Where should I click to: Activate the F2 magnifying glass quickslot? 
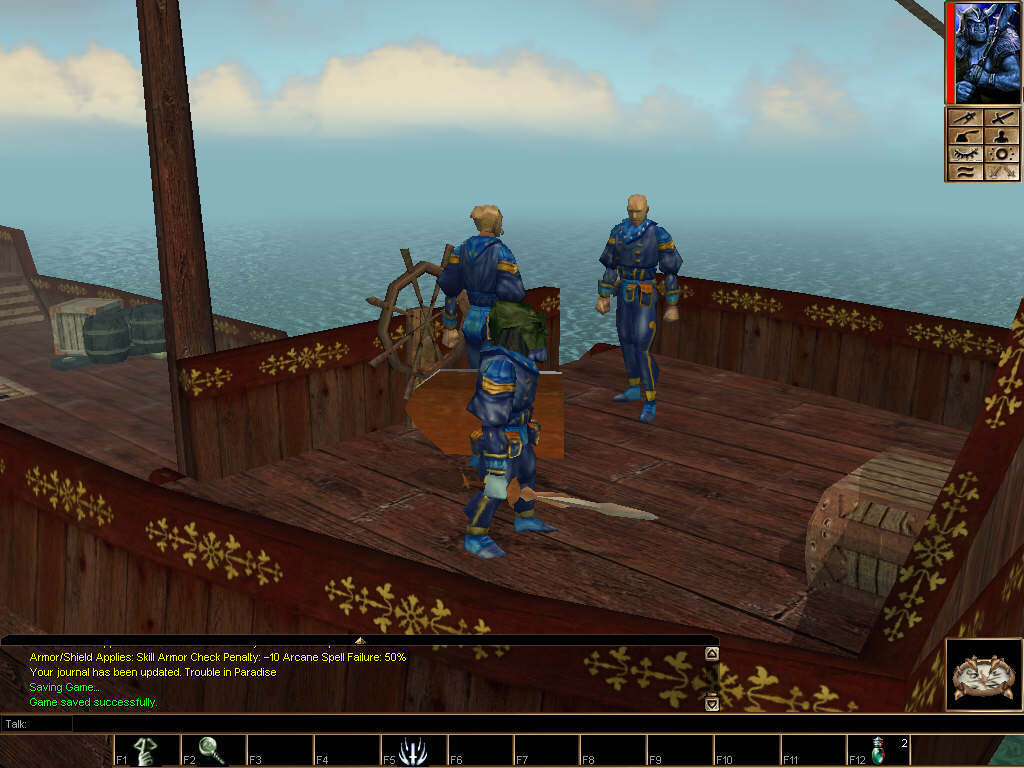[x=212, y=750]
